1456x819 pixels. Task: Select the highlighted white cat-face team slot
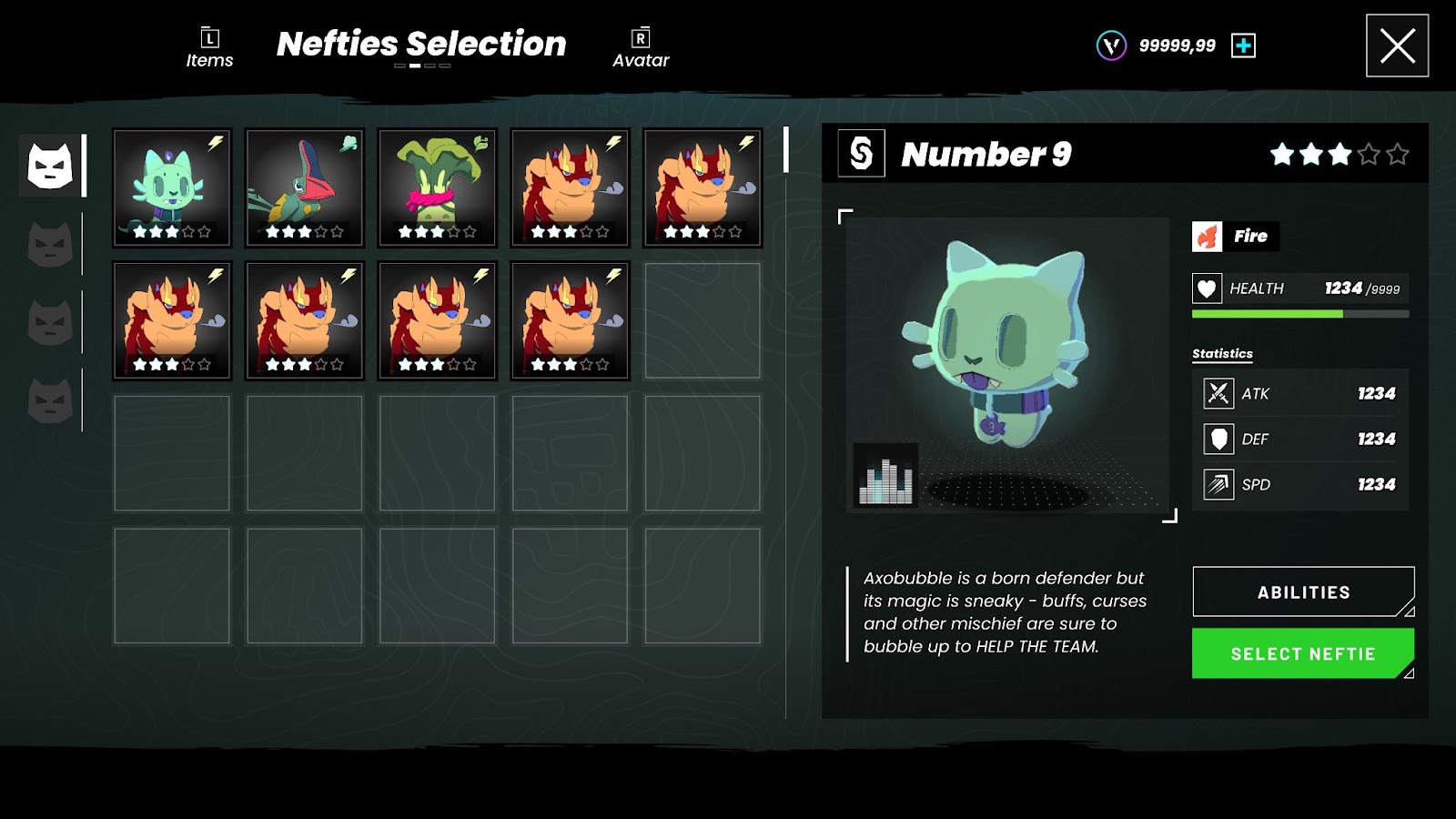click(50, 166)
